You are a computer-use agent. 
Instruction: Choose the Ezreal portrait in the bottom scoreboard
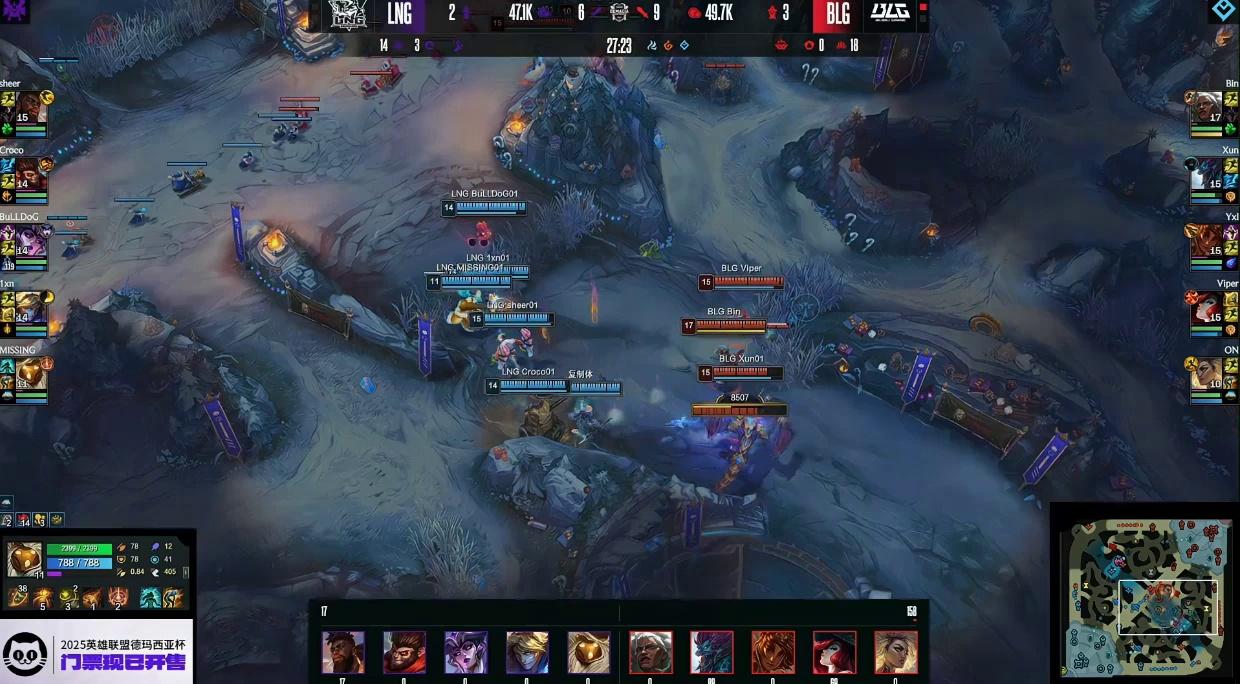pyautogui.click(x=527, y=652)
